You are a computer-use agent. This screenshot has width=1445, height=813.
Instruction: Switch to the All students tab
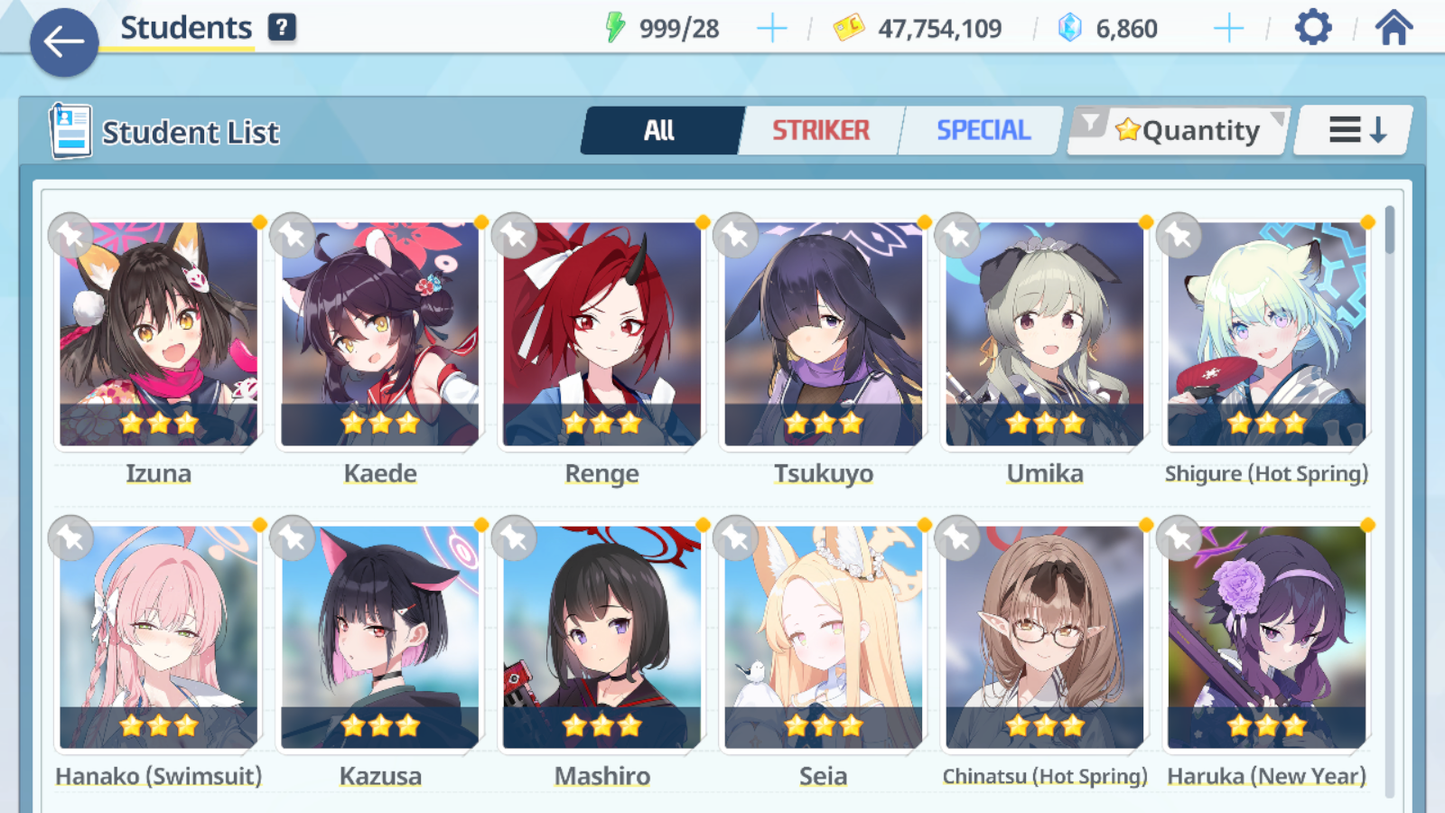coord(660,130)
